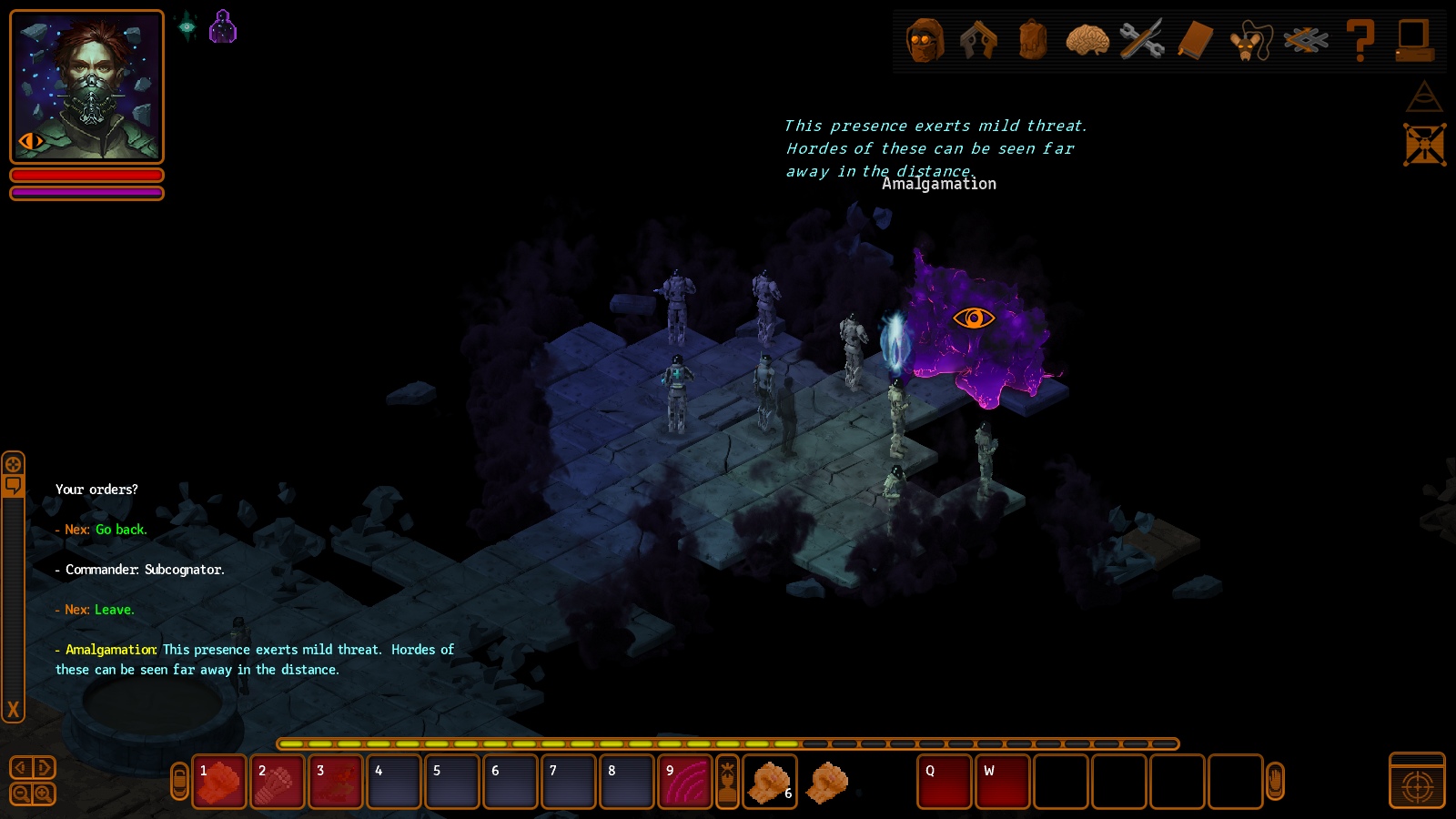Open the journal book icon
Image resolution: width=1456 pixels, height=819 pixels.
pyautogui.click(x=1196, y=41)
